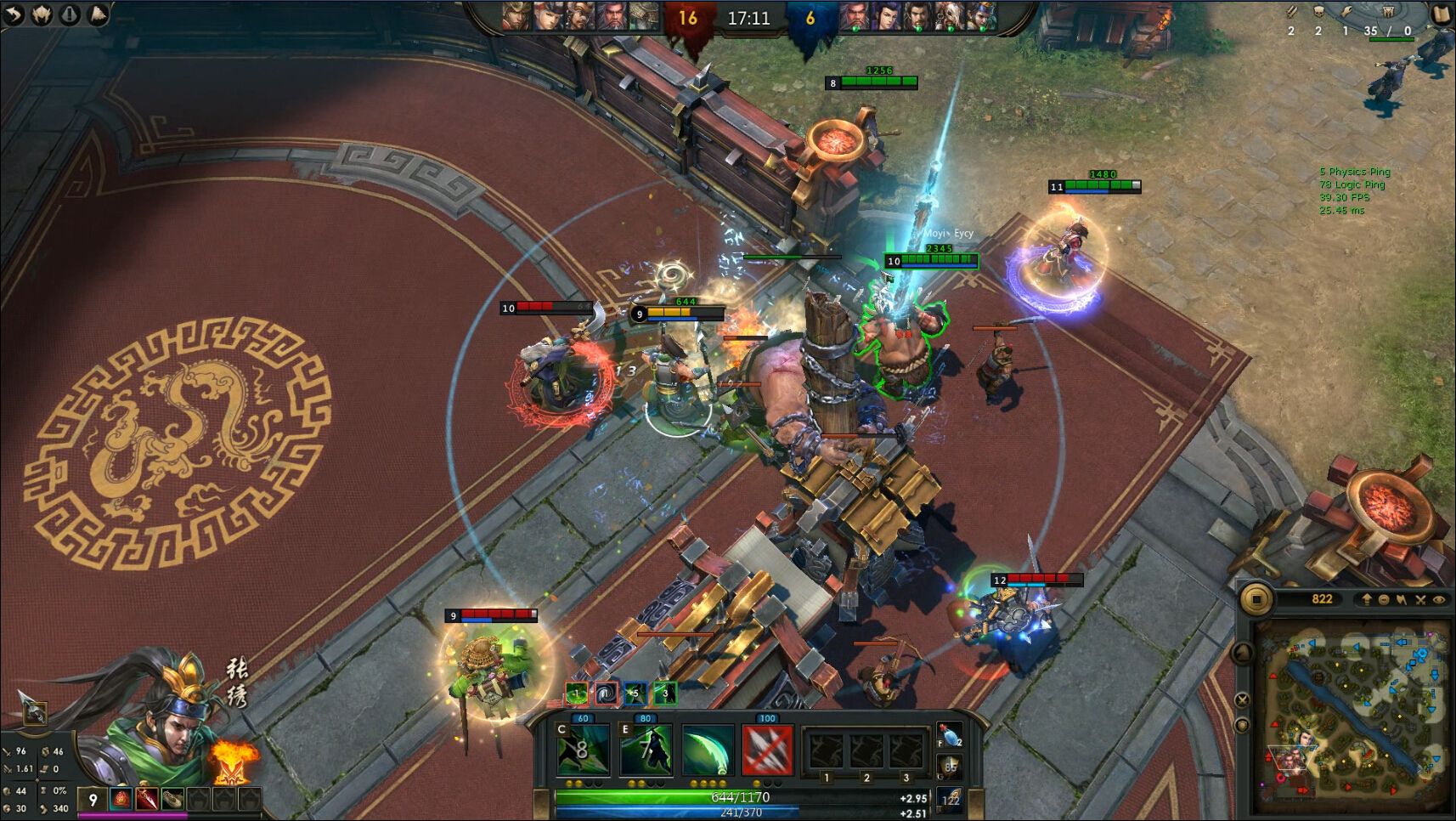Screen dimensions: 1456x821
Task: Click the back arrow in top-left corner
Action: point(14,14)
